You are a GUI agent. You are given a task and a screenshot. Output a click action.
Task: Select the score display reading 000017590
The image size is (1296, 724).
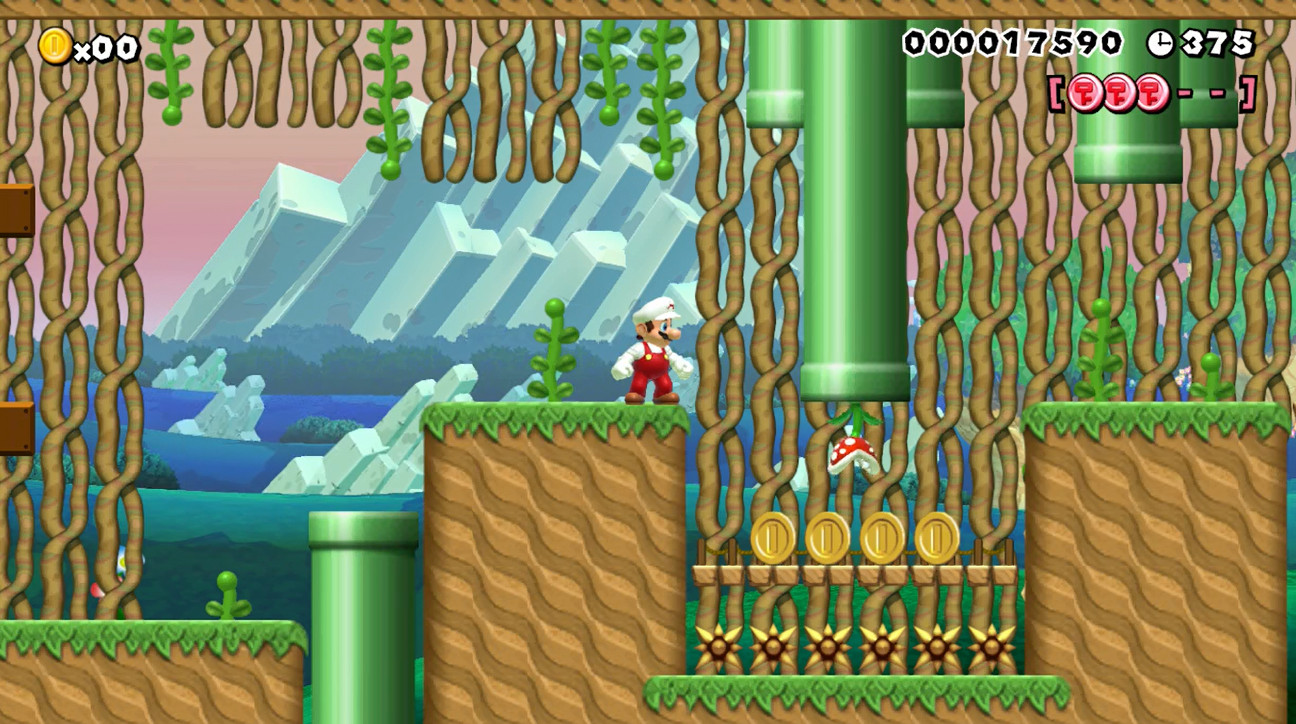[x=1012, y=42]
